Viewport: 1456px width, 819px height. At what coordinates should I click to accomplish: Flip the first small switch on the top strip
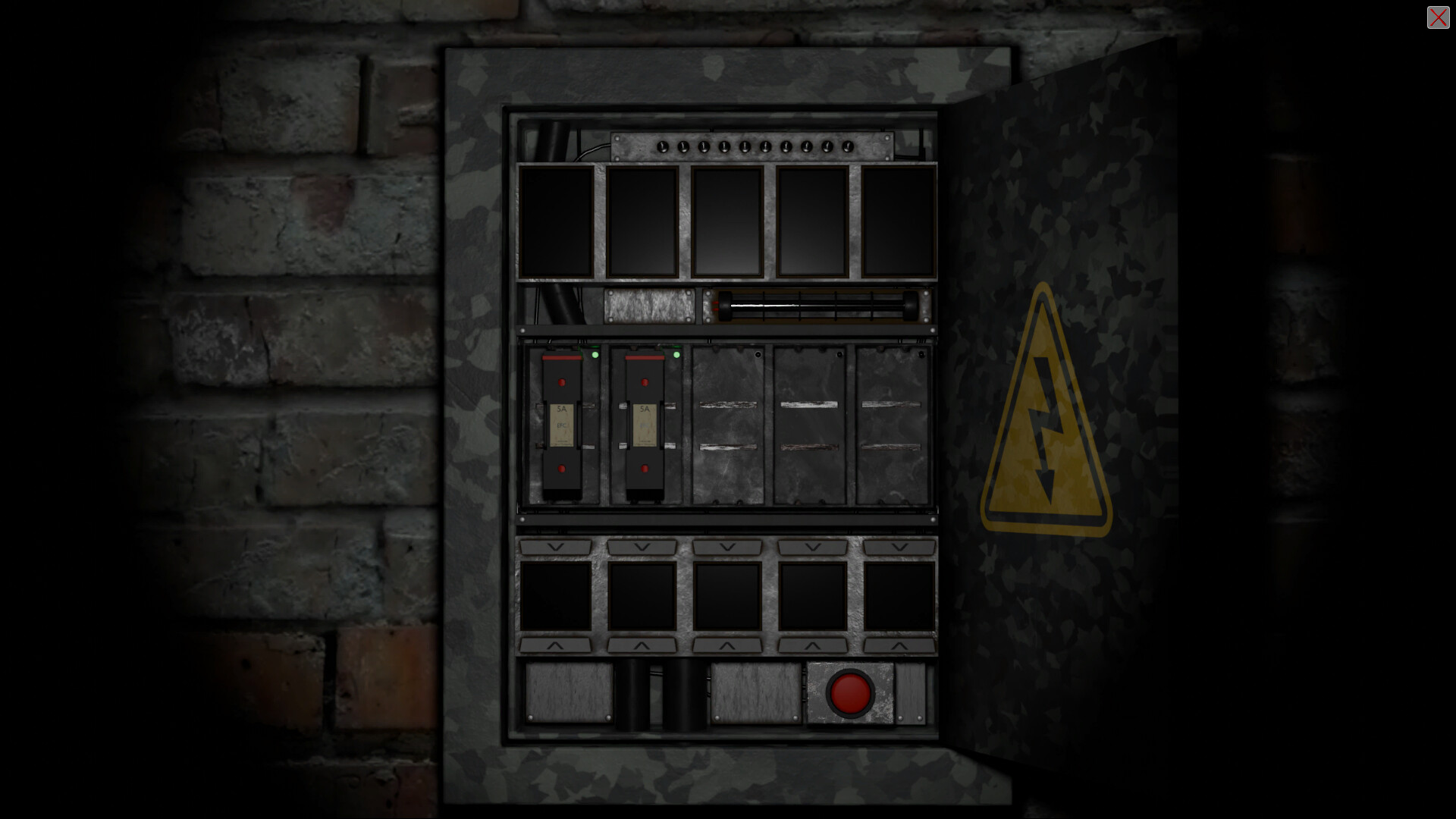click(x=661, y=146)
